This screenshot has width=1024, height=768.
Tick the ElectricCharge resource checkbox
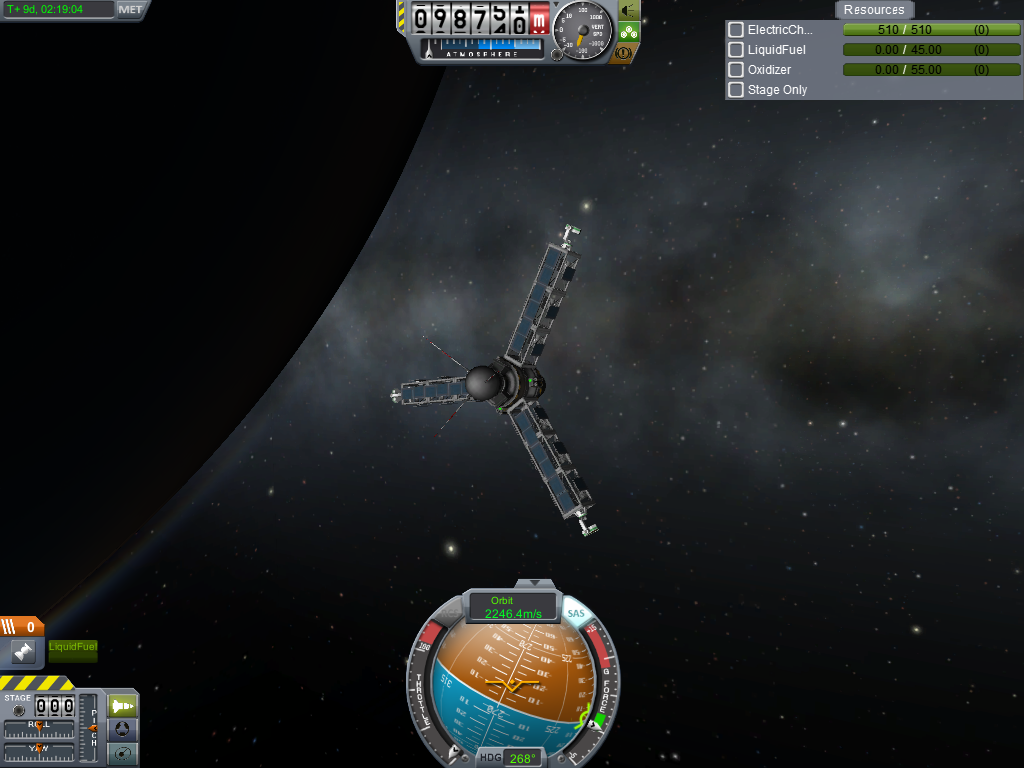click(x=736, y=30)
